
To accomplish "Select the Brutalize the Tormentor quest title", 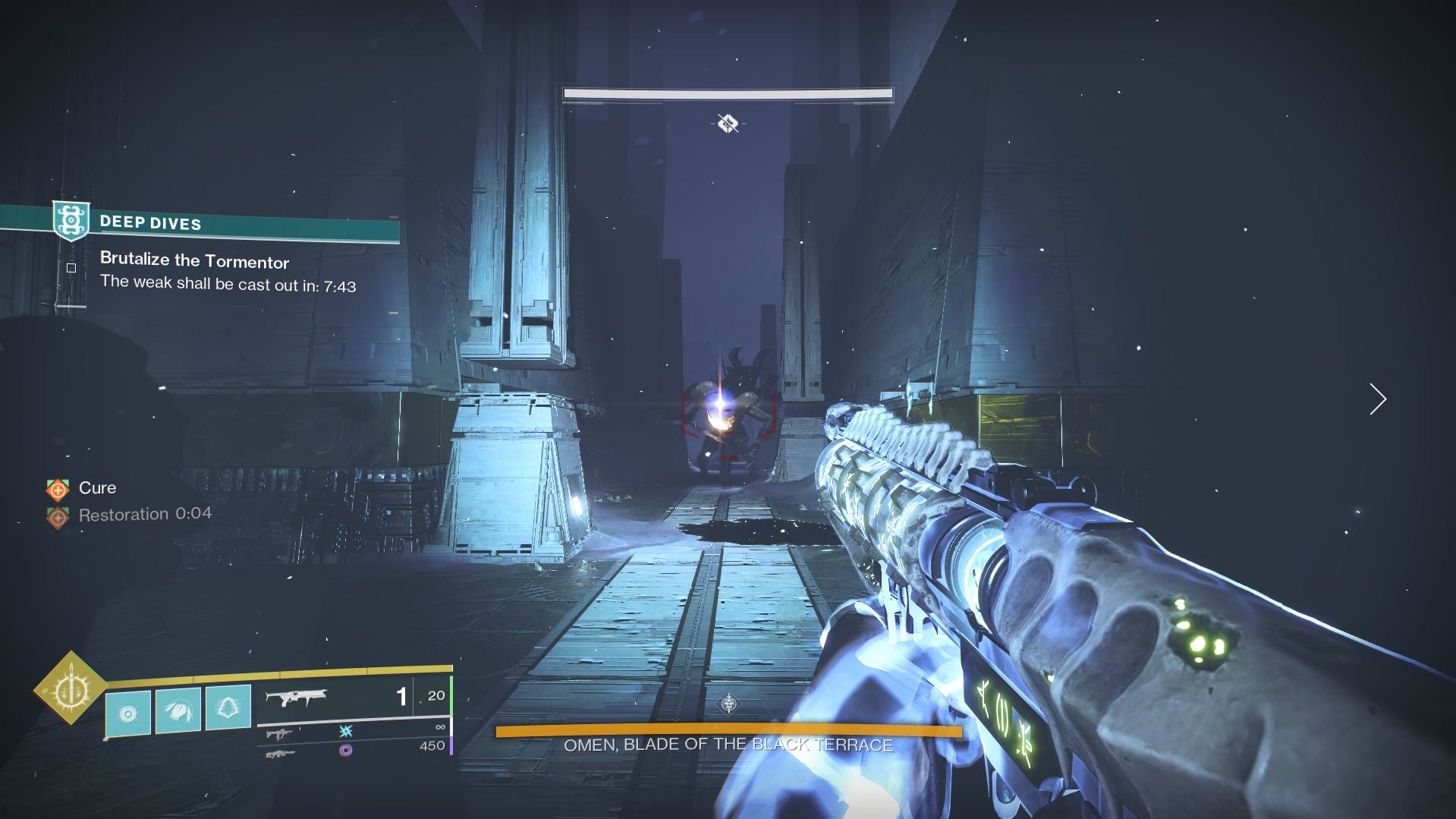I will (194, 260).
